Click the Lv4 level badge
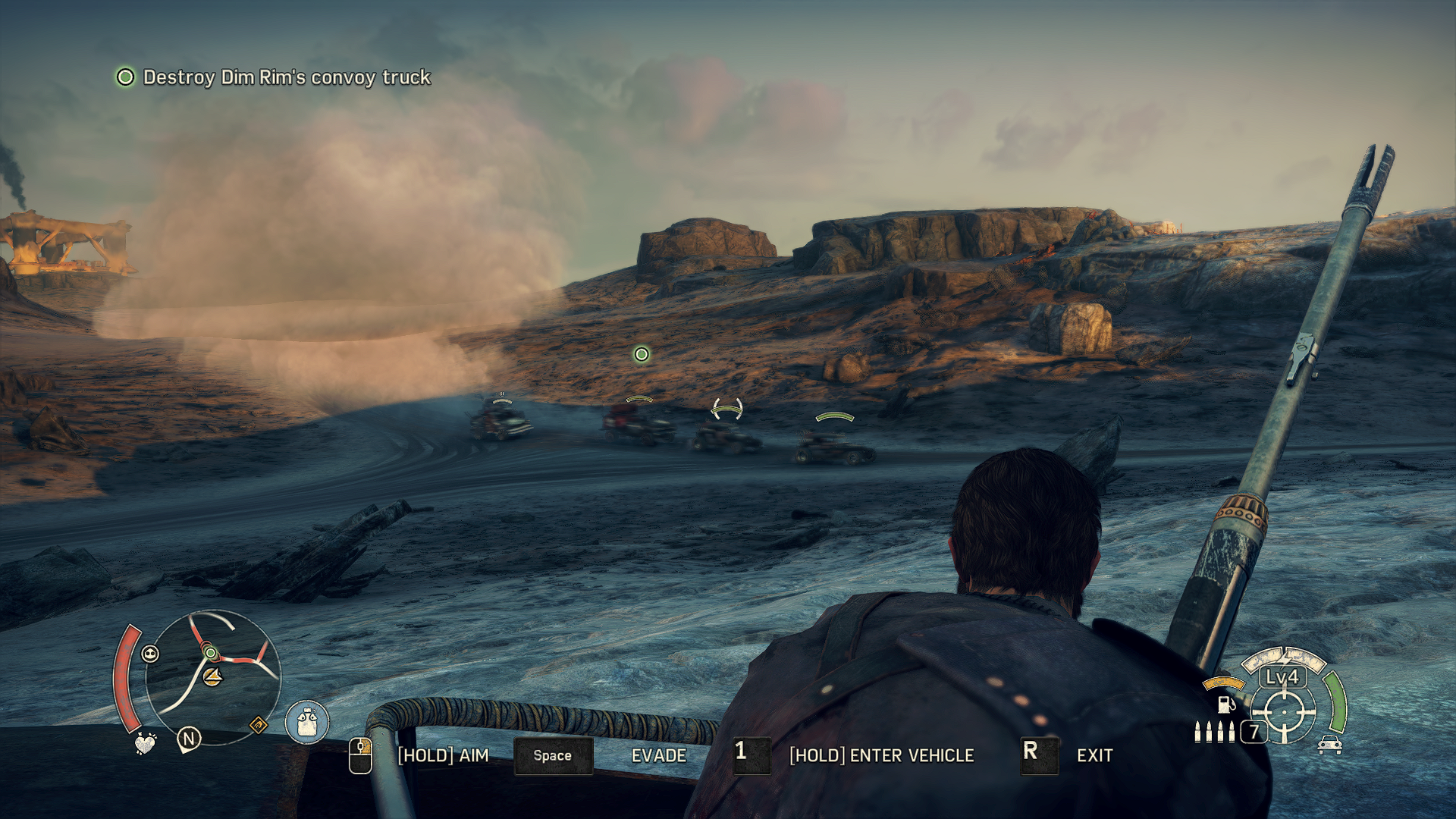Screen dimensions: 1456x819 (x=1282, y=677)
